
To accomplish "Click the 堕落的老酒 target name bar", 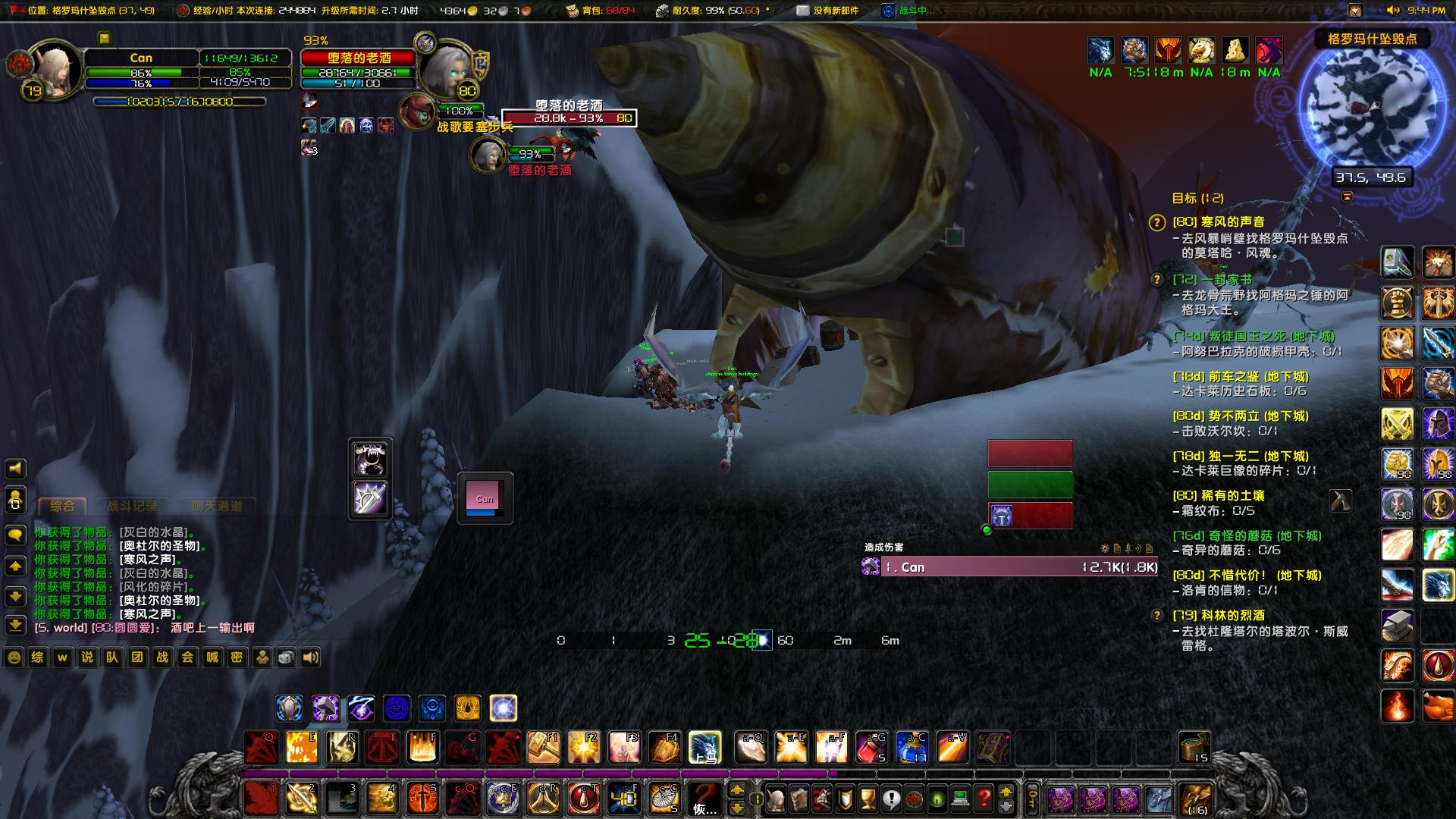I will 359,58.
